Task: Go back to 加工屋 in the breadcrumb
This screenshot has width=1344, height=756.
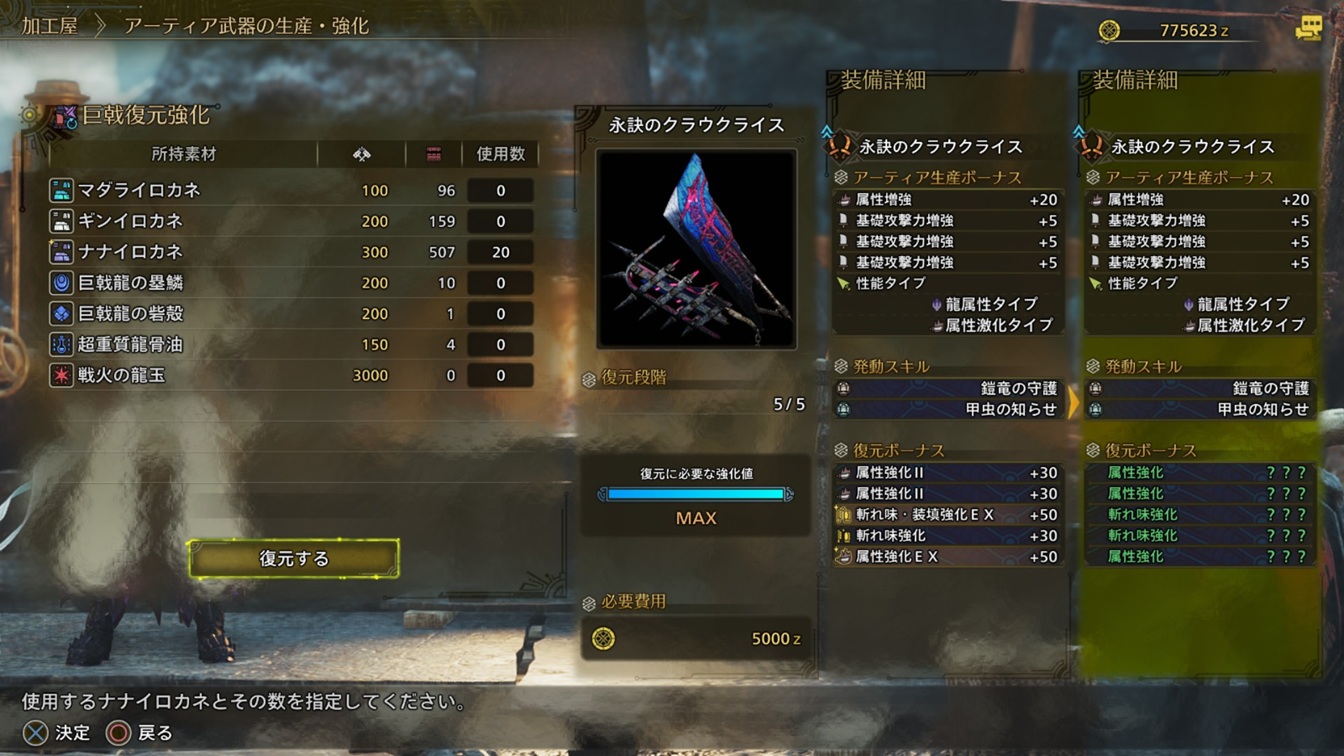Action: pos(50,26)
